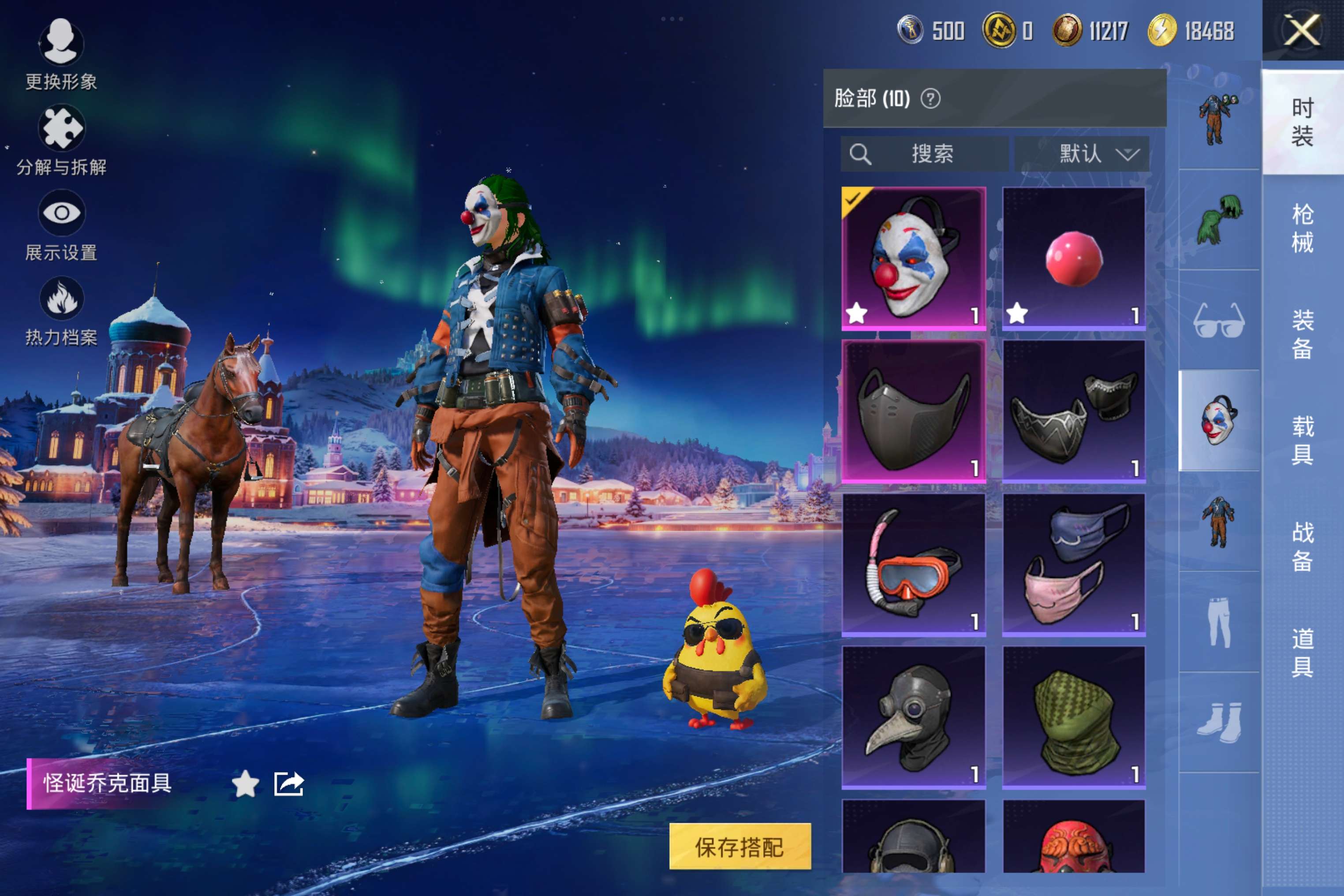Click the help question mark beside 脸部

click(930, 99)
